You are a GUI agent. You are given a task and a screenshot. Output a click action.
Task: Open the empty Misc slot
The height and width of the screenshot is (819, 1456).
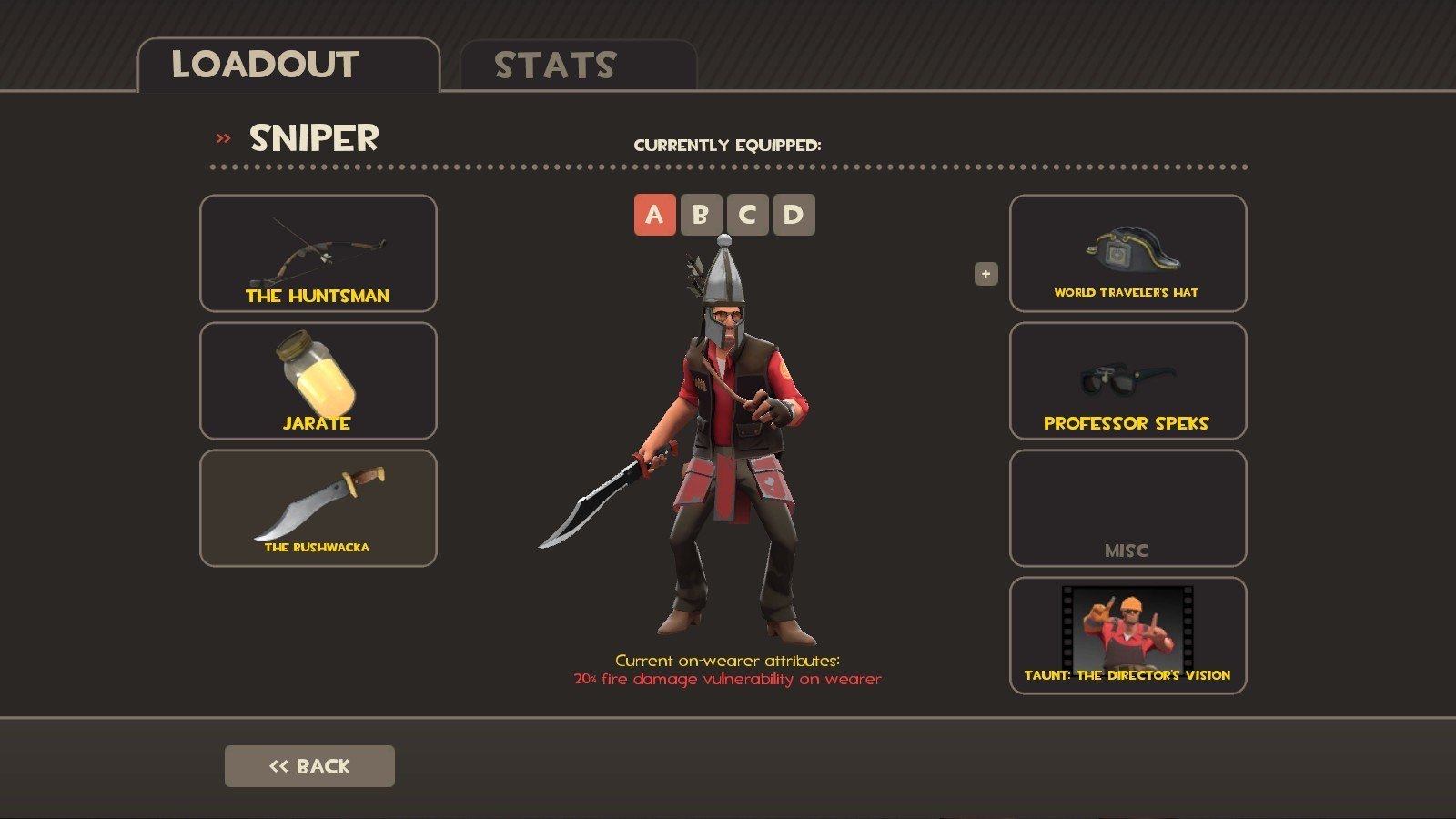point(1127,508)
